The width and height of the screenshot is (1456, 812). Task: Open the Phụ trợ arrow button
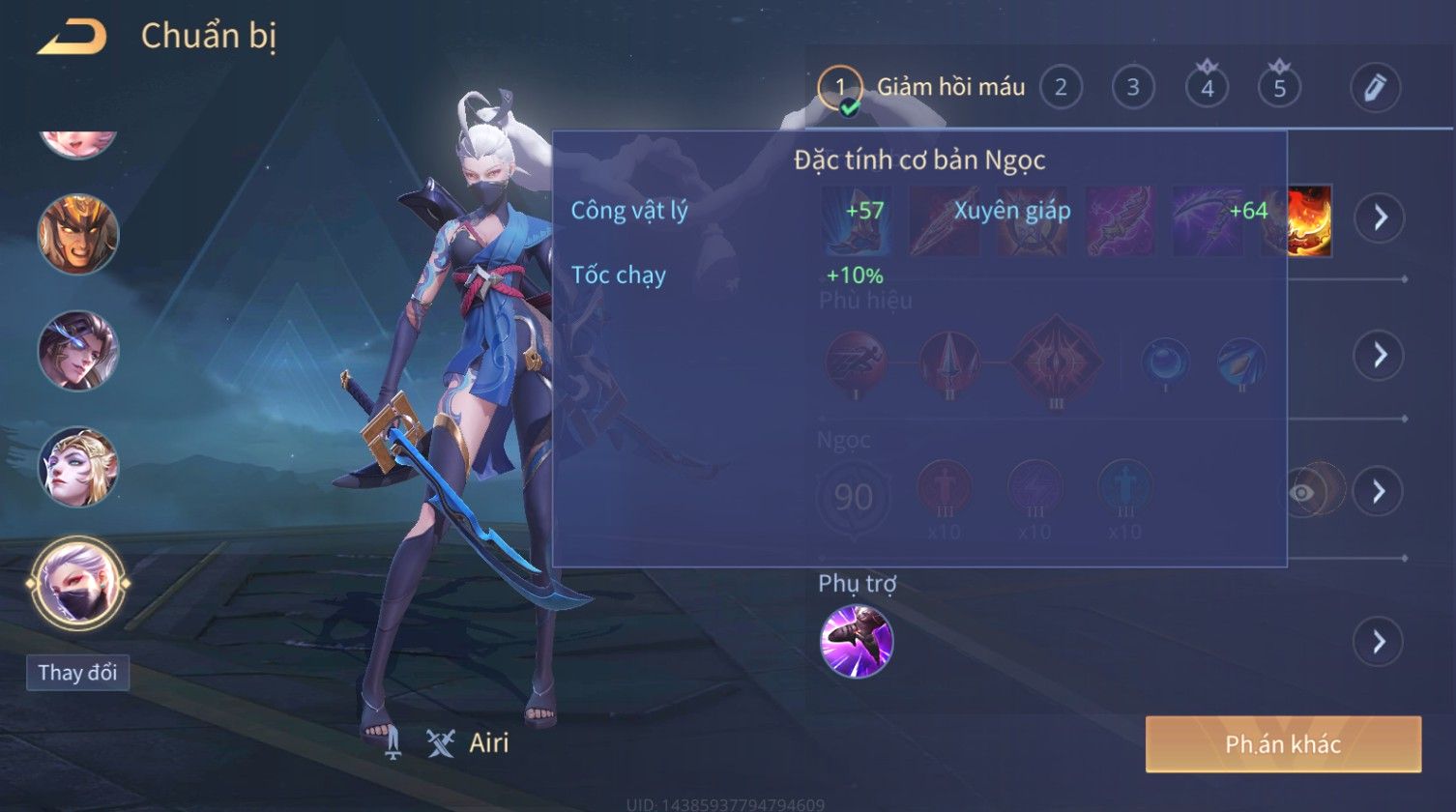point(1378,641)
